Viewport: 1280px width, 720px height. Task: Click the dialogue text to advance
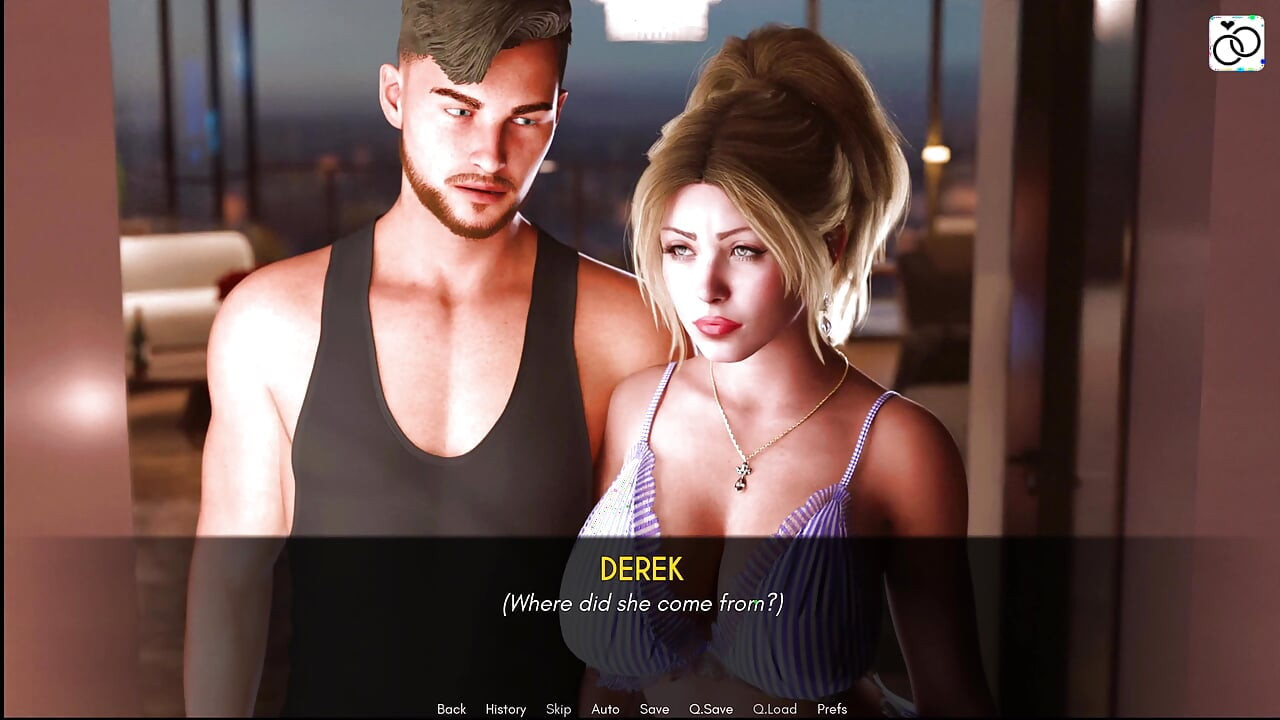pyautogui.click(x=640, y=603)
